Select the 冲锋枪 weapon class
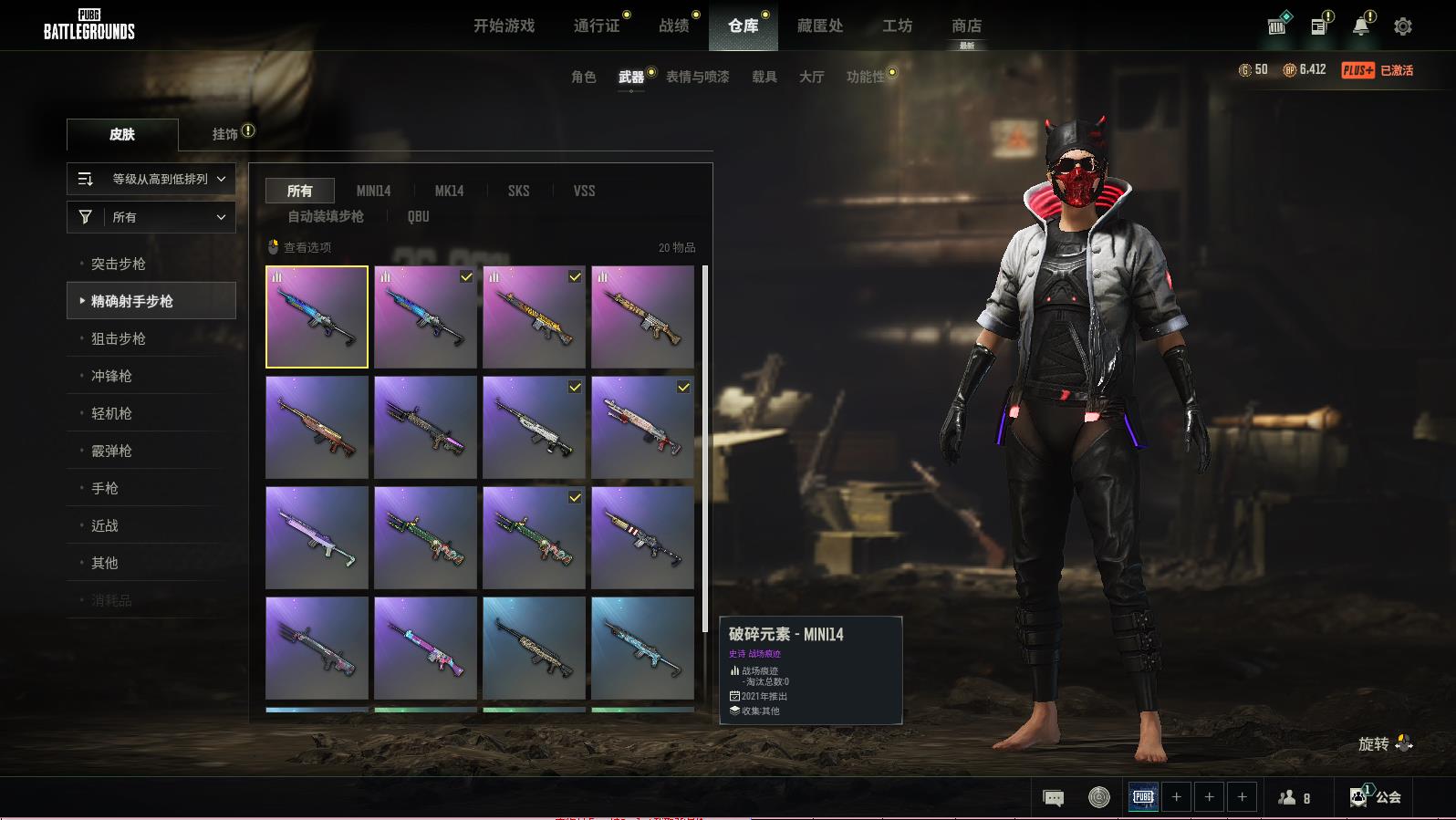1456x820 pixels. (x=111, y=376)
